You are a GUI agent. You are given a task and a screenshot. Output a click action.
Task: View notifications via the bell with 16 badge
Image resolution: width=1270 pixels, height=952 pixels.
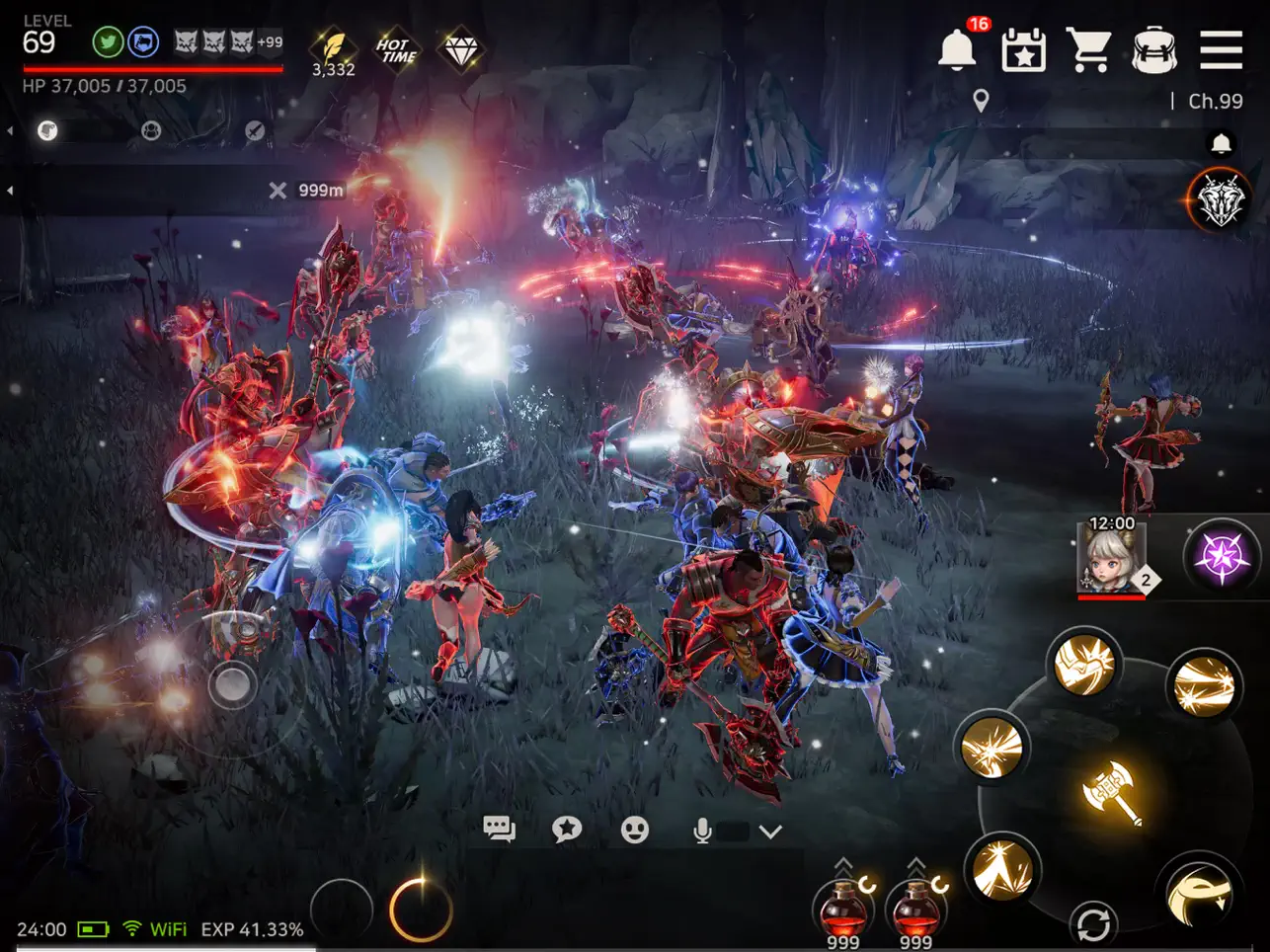coord(957,49)
